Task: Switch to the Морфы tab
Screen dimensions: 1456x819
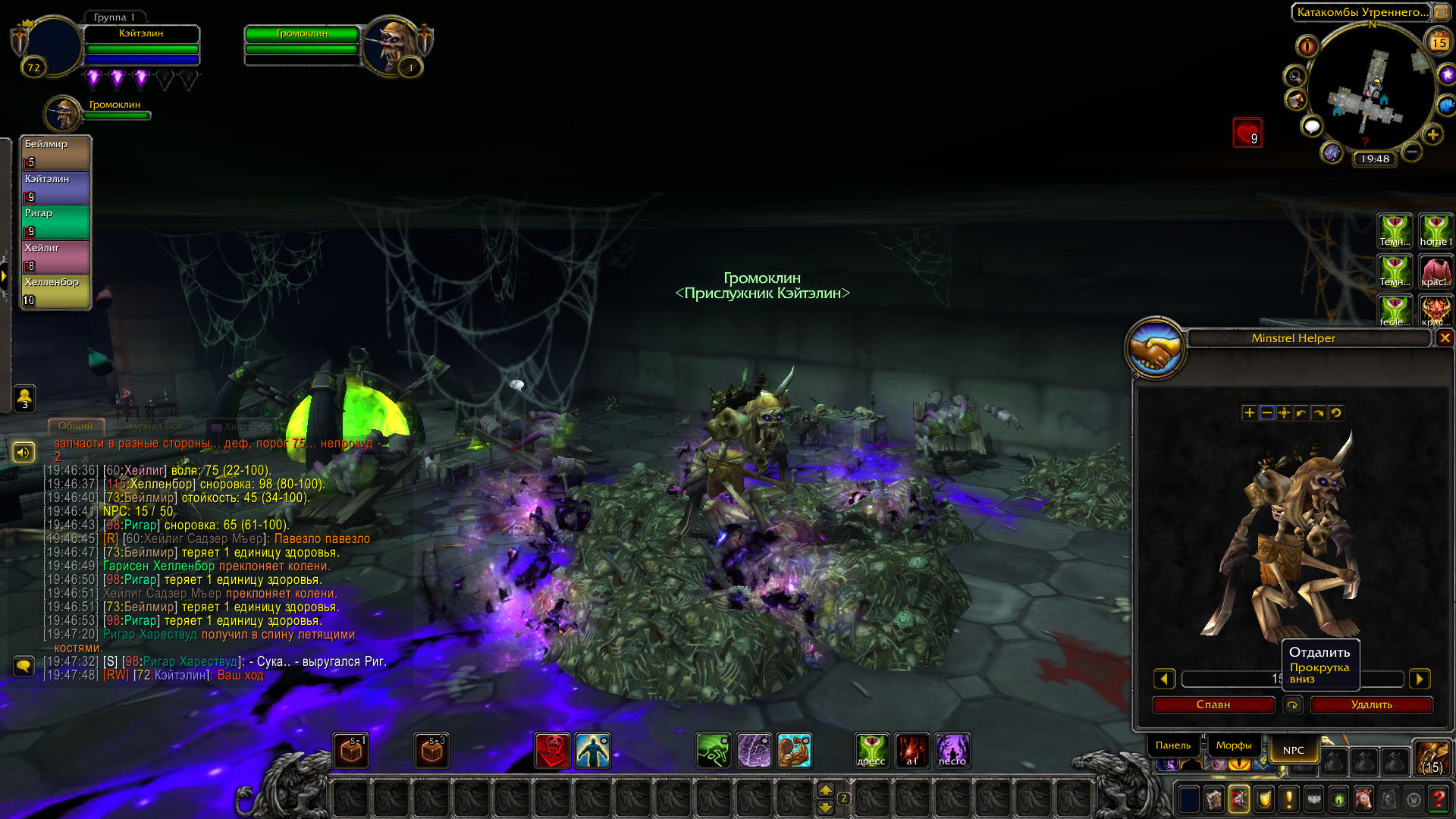Action: coord(1234,745)
